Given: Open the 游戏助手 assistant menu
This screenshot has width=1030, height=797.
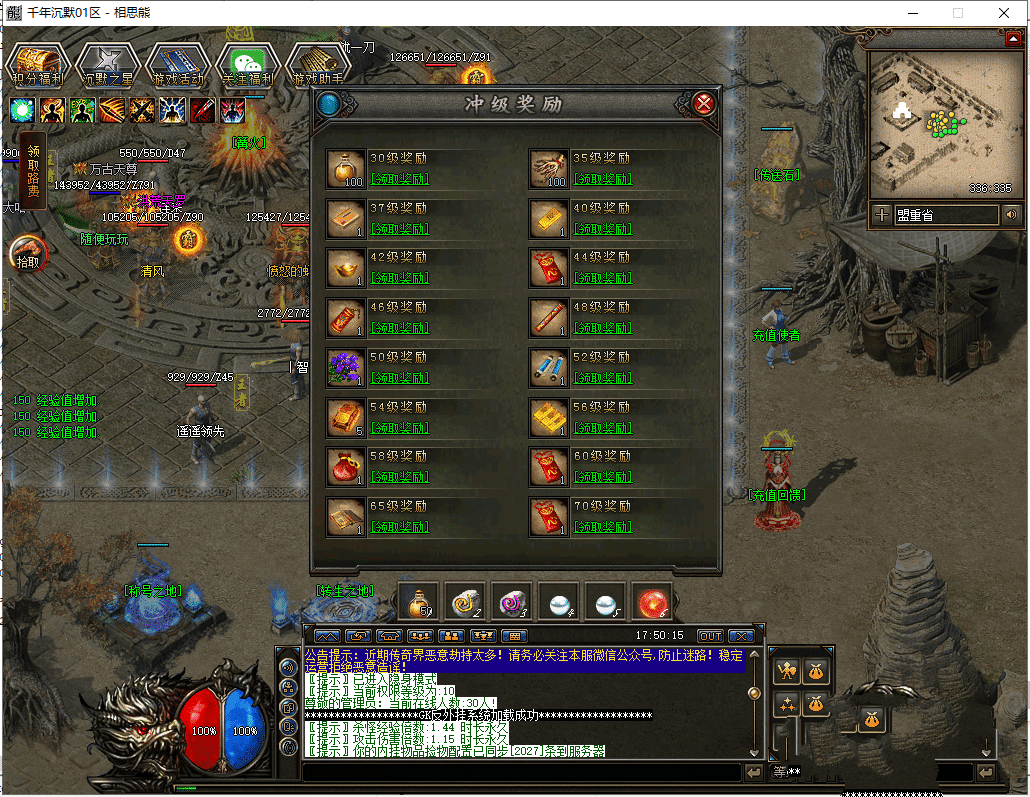Looking at the screenshot, I should [x=317, y=64].
